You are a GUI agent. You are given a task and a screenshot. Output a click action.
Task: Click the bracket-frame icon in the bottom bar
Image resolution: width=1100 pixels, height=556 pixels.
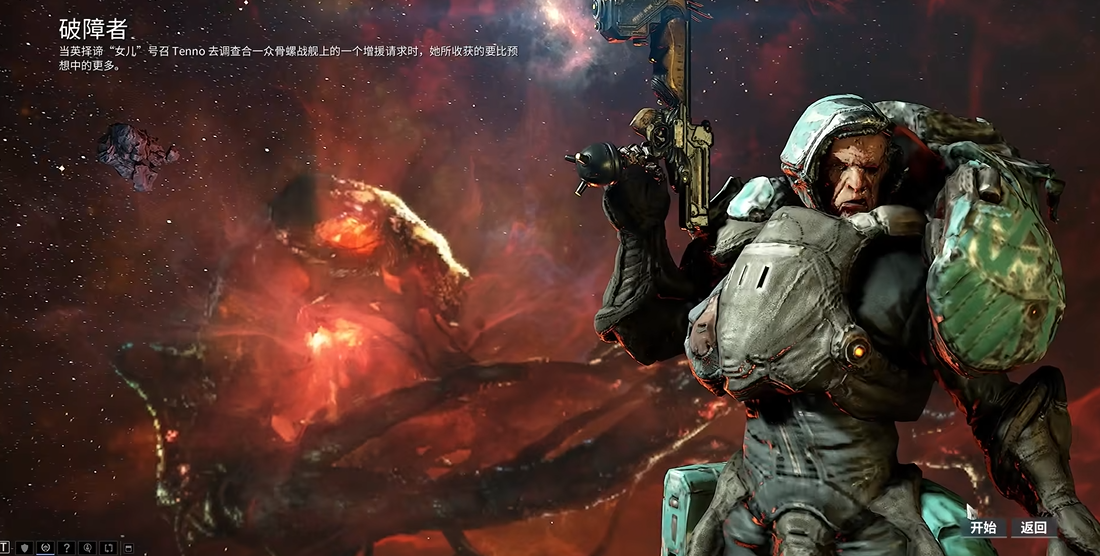[x=108, y=548]
